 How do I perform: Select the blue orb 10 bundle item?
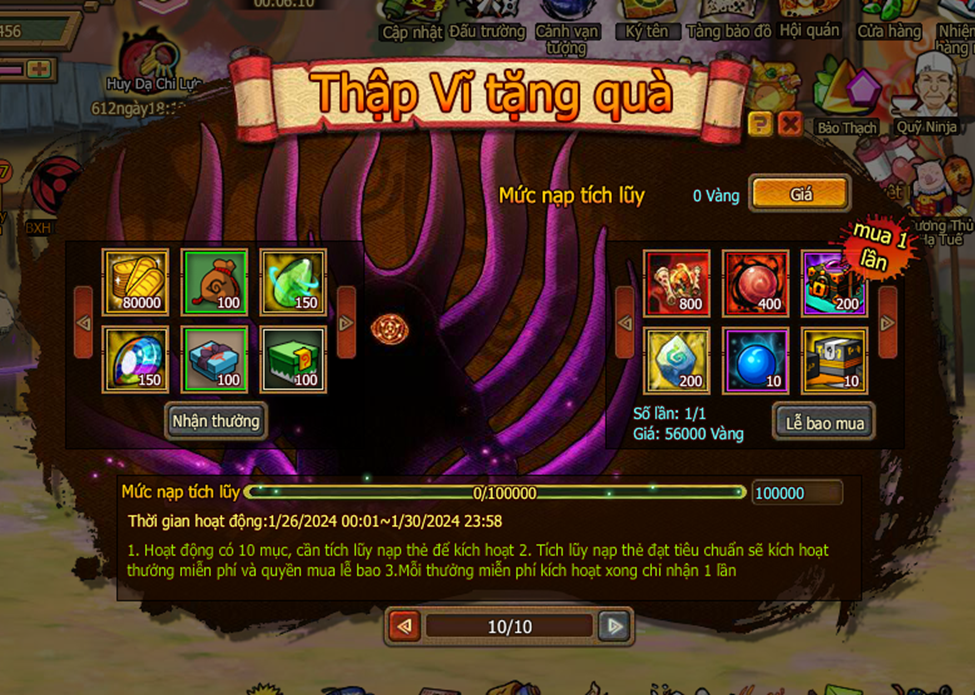pos(755,360)
